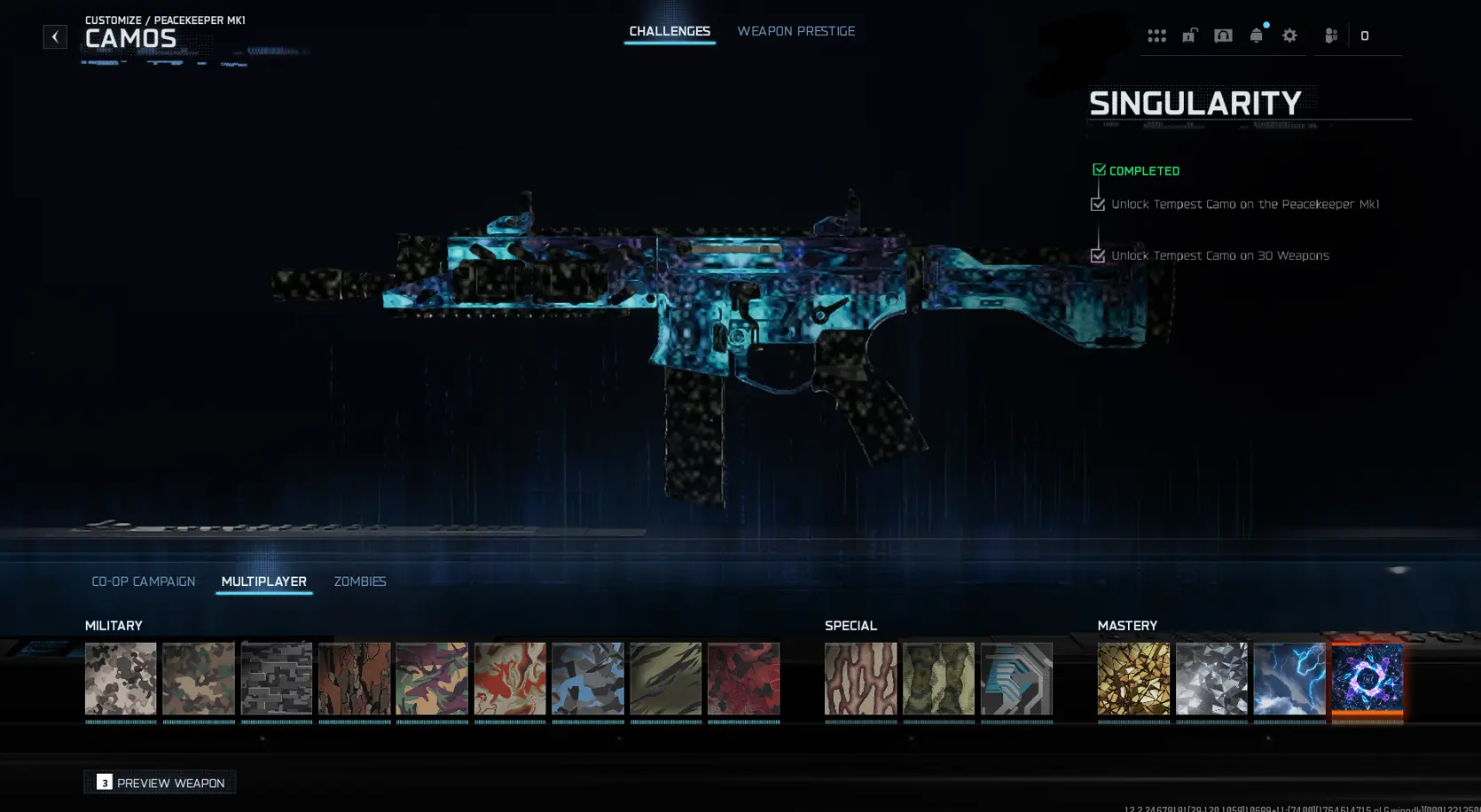This screenshot has height=812, width=1481.
Task: Expand the SPECIAL camo section
Action: click(850, 625)
